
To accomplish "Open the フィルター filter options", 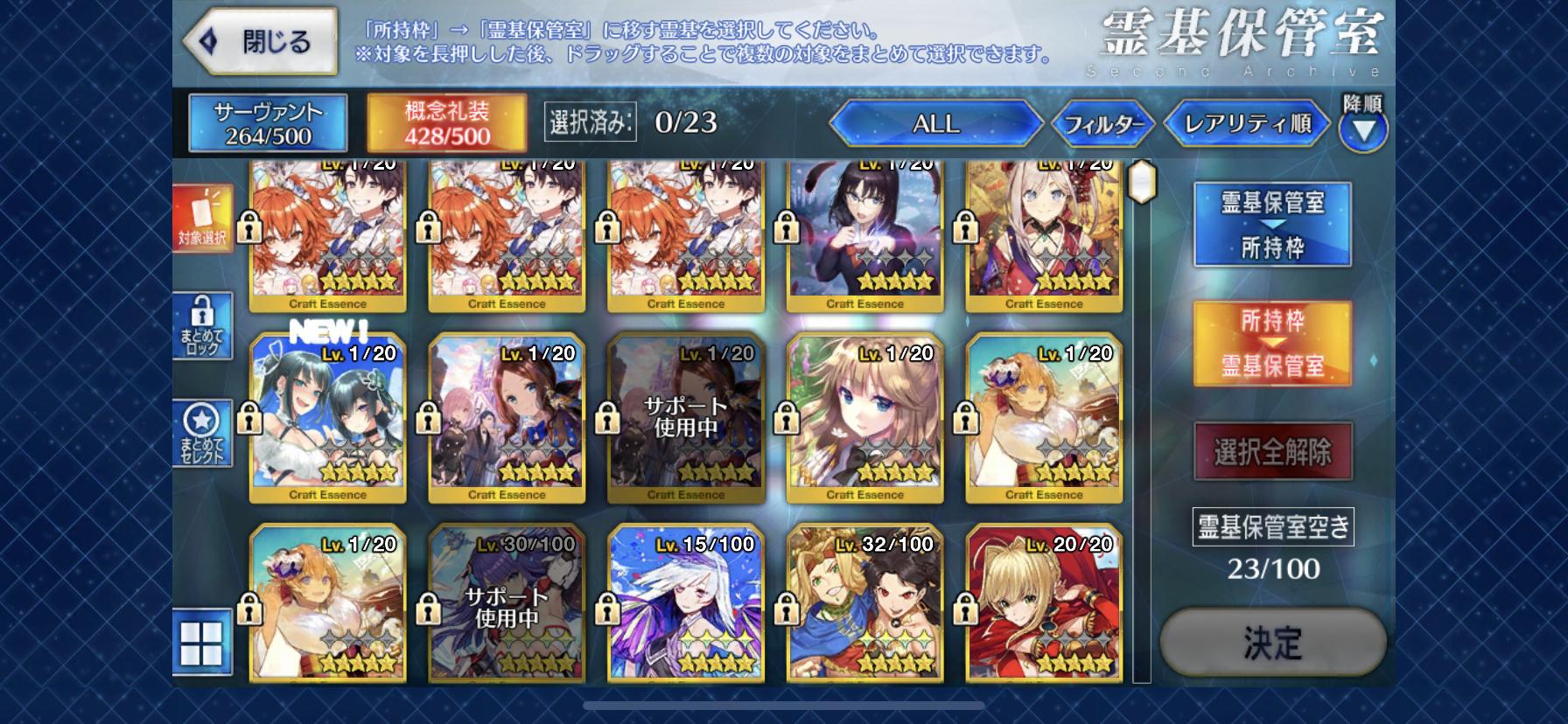I will (1103, 124).
